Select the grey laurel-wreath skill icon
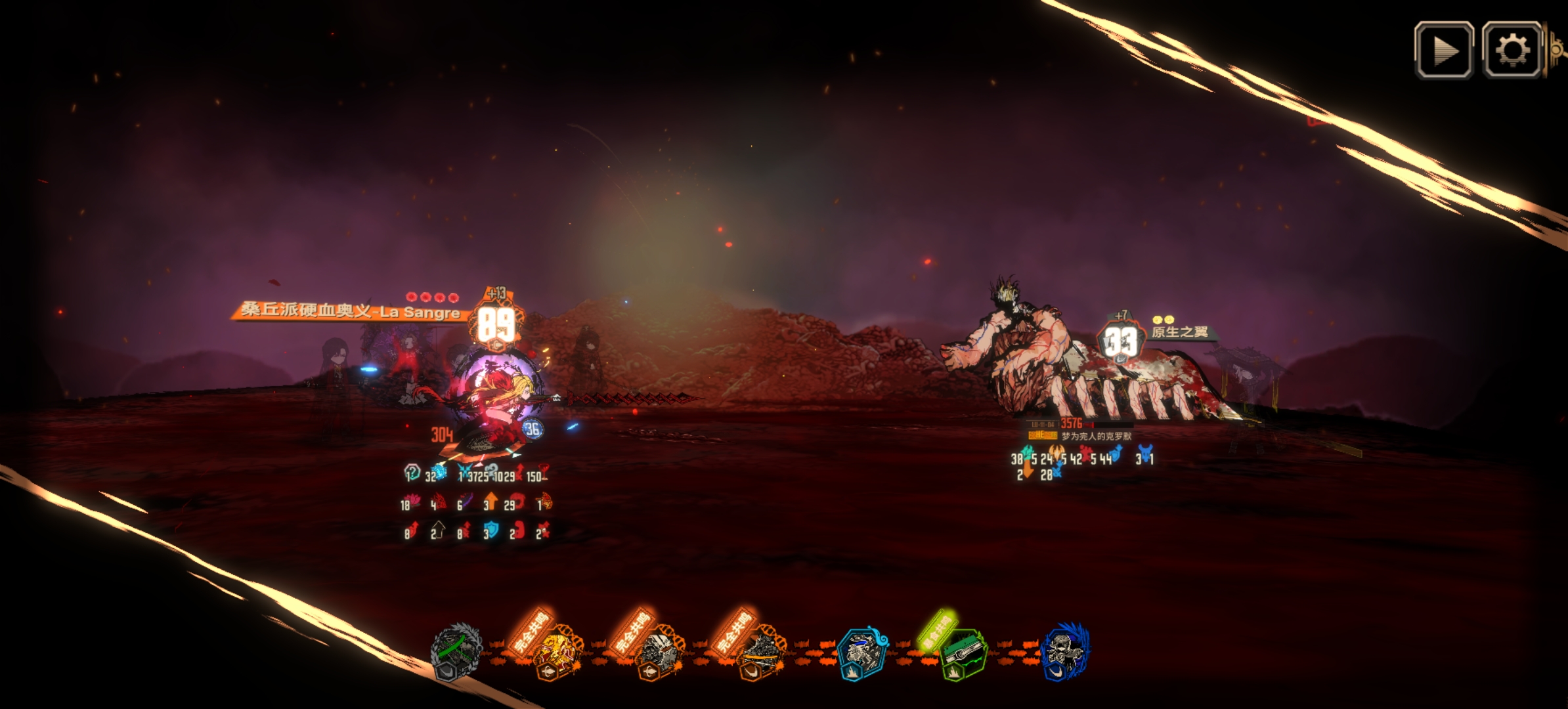Image resolution: width=1568 pixels, height=709 pixels. (456, 651)
